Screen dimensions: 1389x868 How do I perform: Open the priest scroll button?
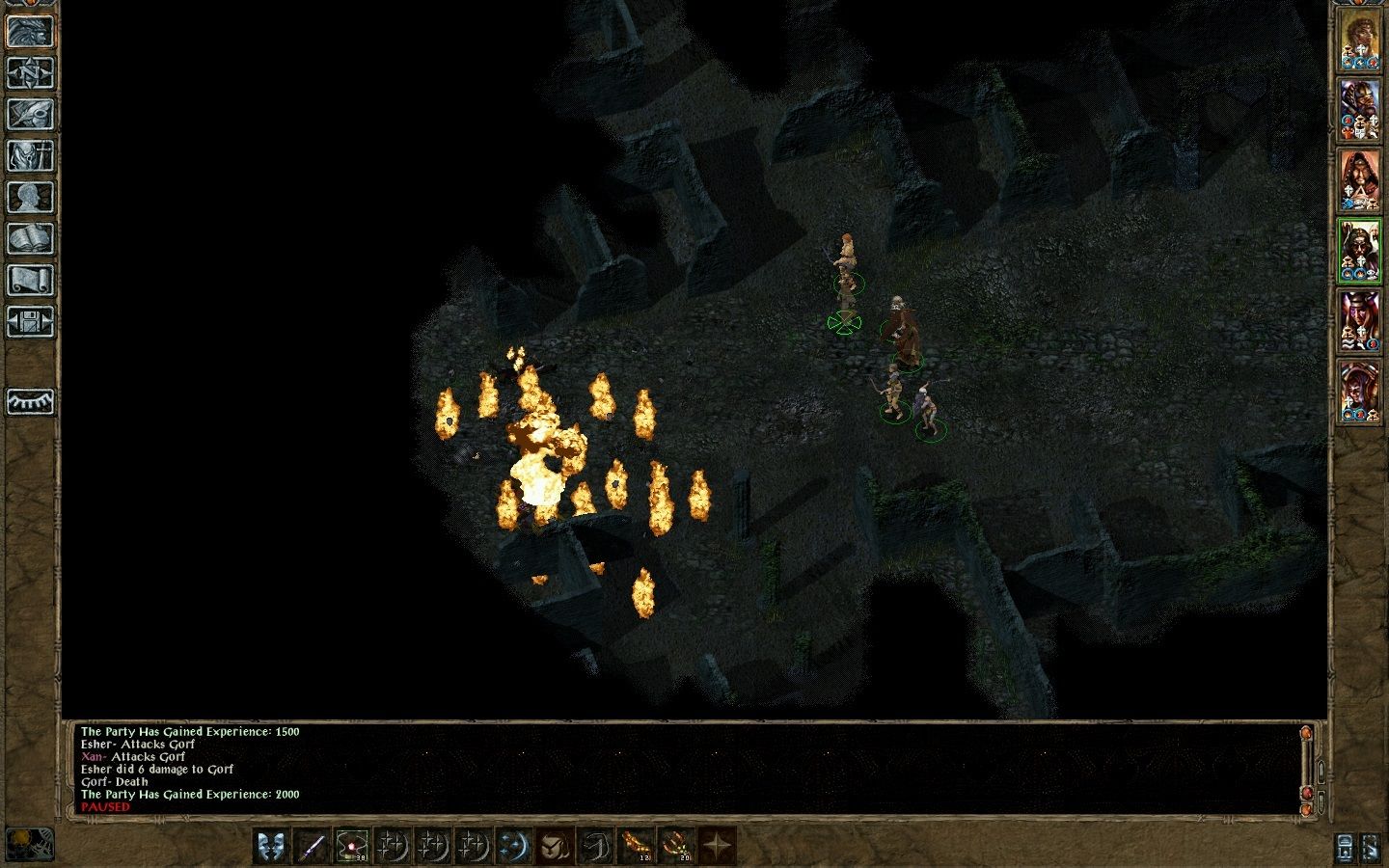tap(30, 280)
